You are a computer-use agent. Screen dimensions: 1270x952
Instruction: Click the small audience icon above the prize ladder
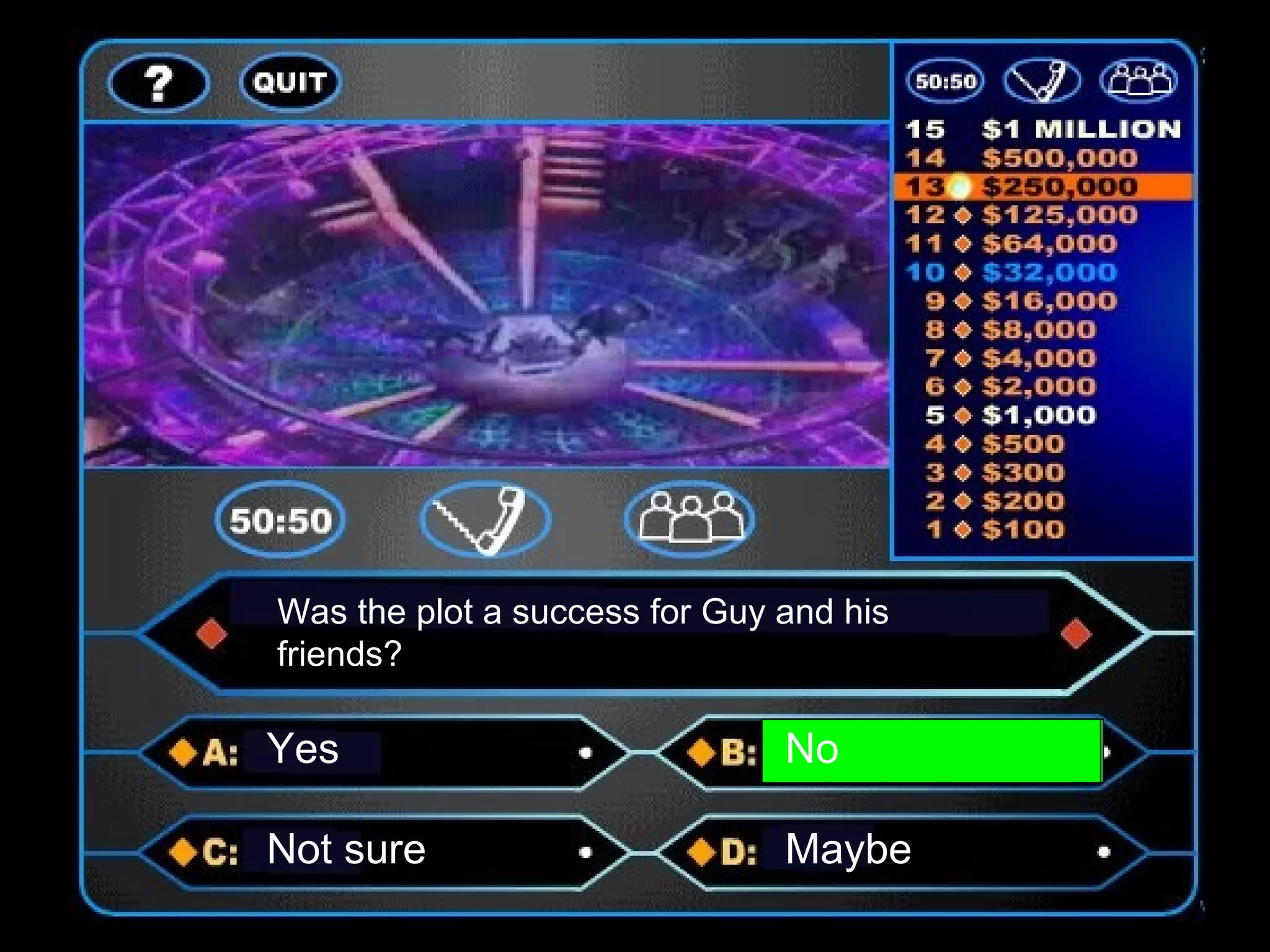click(x=1139, y=81)
